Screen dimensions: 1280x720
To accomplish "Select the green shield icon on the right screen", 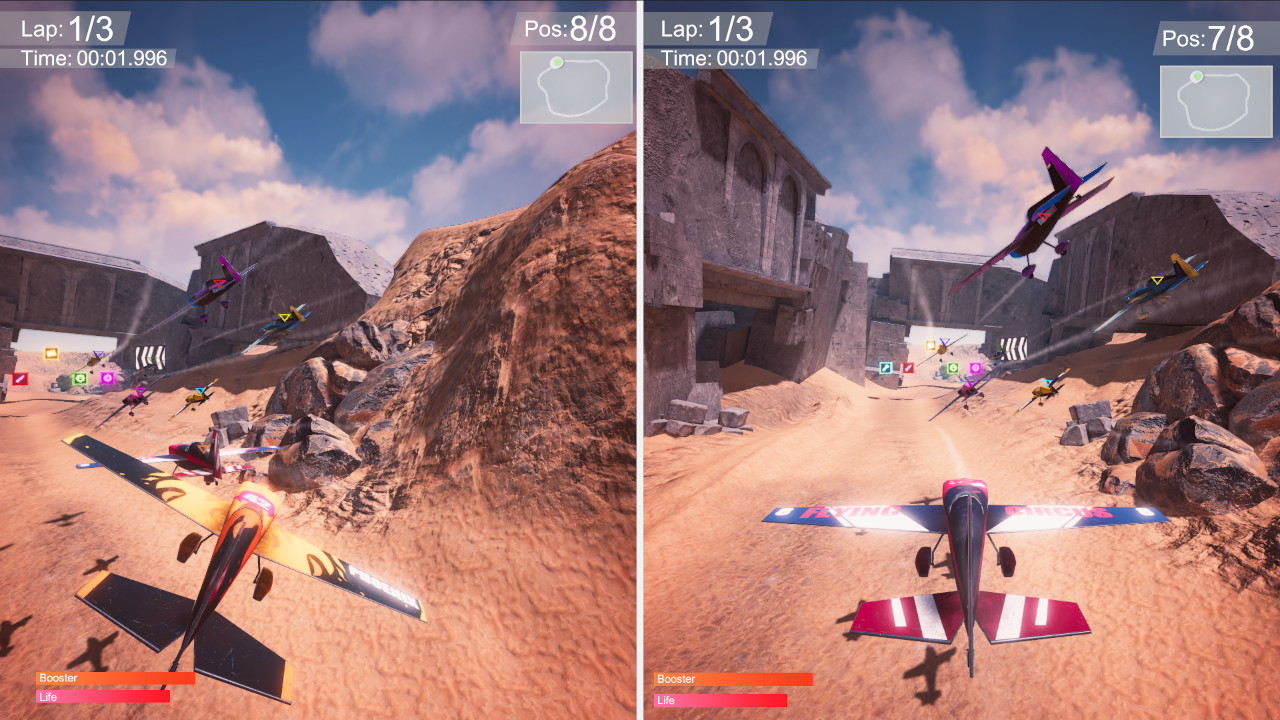I will 953,368.
